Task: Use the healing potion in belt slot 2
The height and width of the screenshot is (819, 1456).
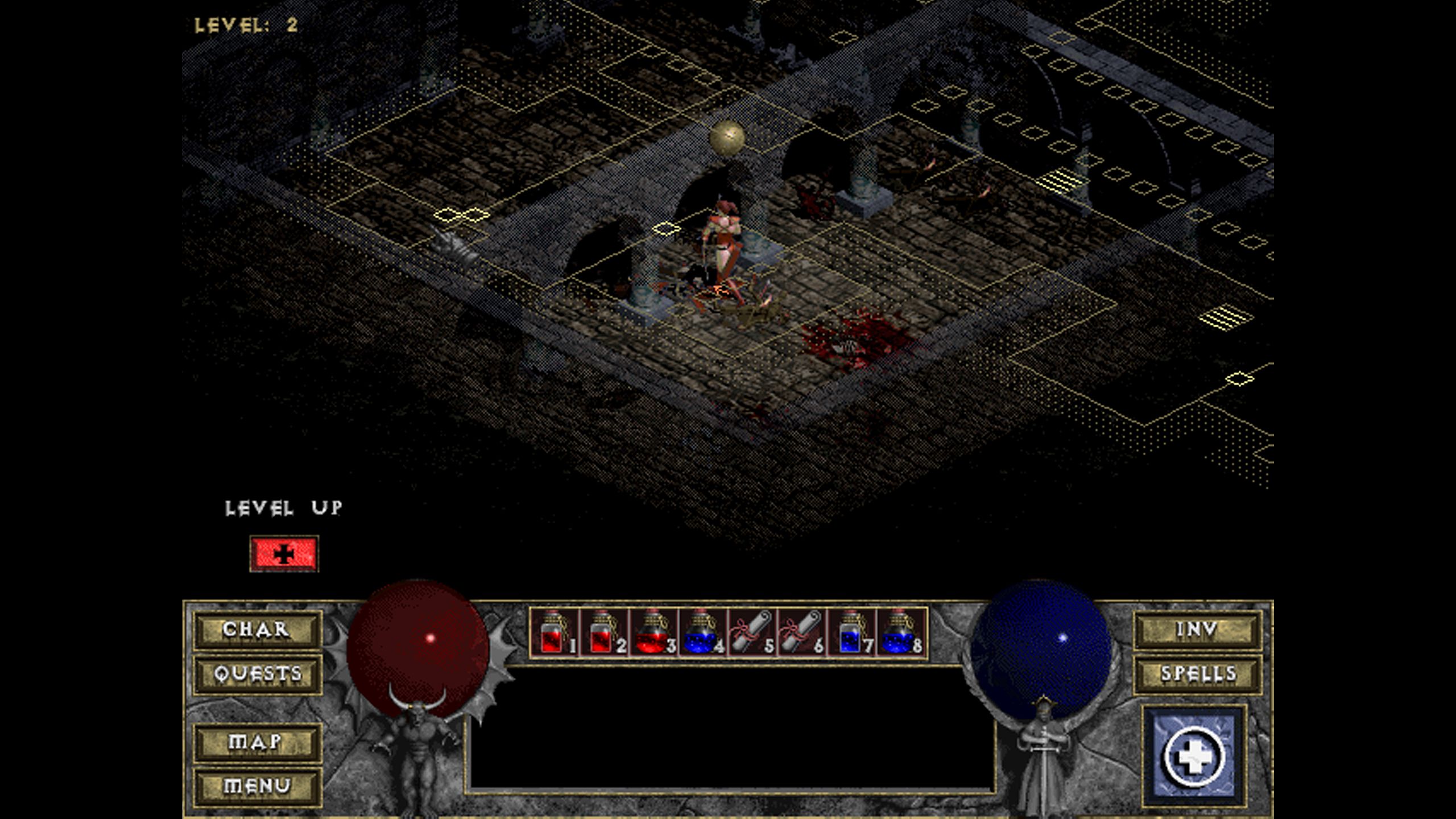Action: coord(603,632)
